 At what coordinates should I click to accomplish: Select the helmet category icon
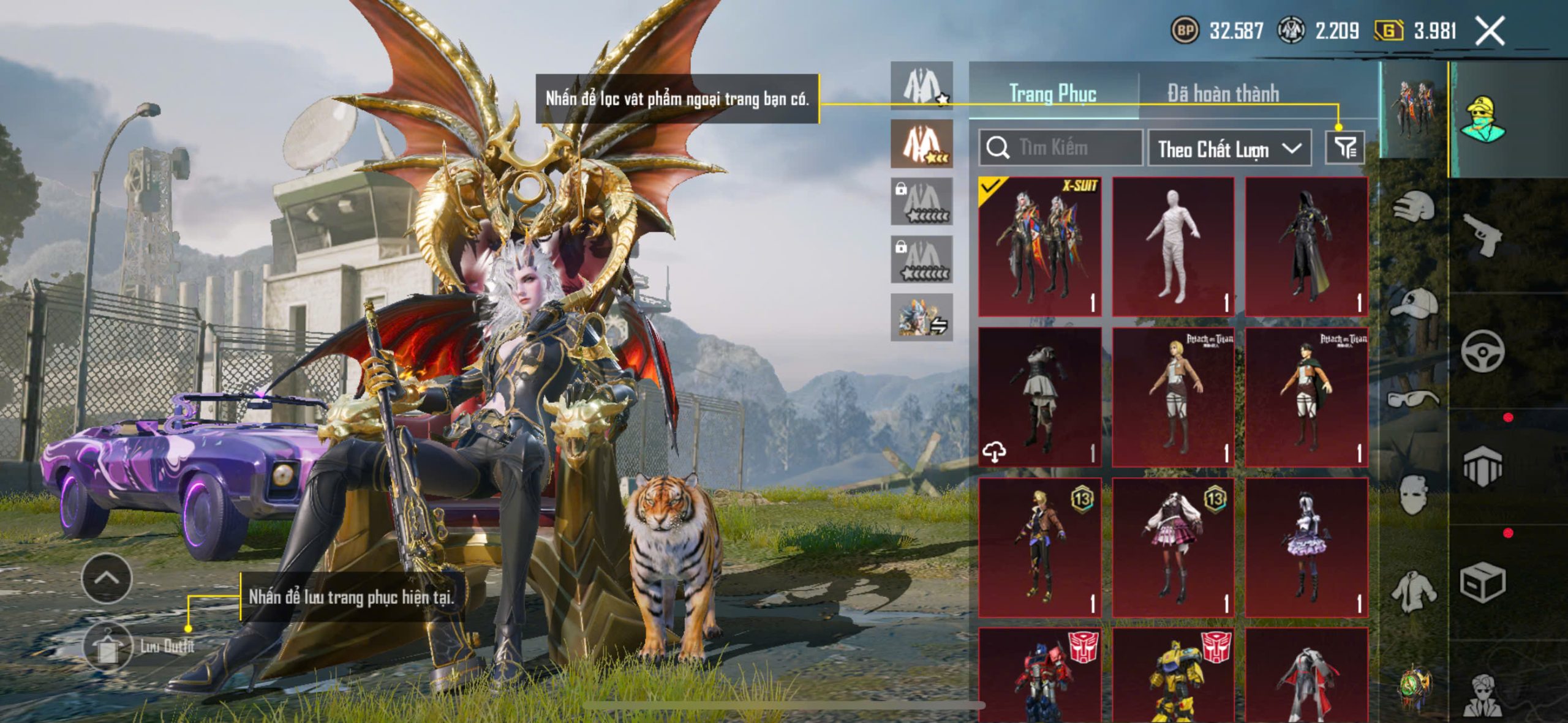click(x=1414, y=205)
